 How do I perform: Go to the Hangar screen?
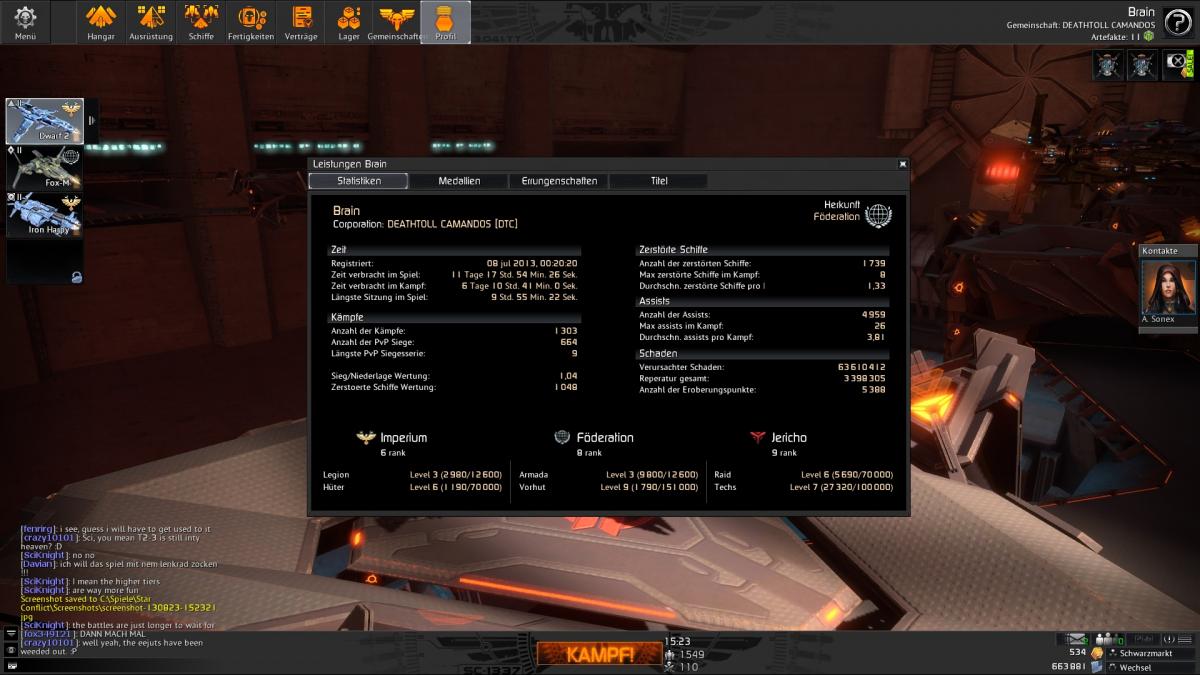(x=101, y=22)
